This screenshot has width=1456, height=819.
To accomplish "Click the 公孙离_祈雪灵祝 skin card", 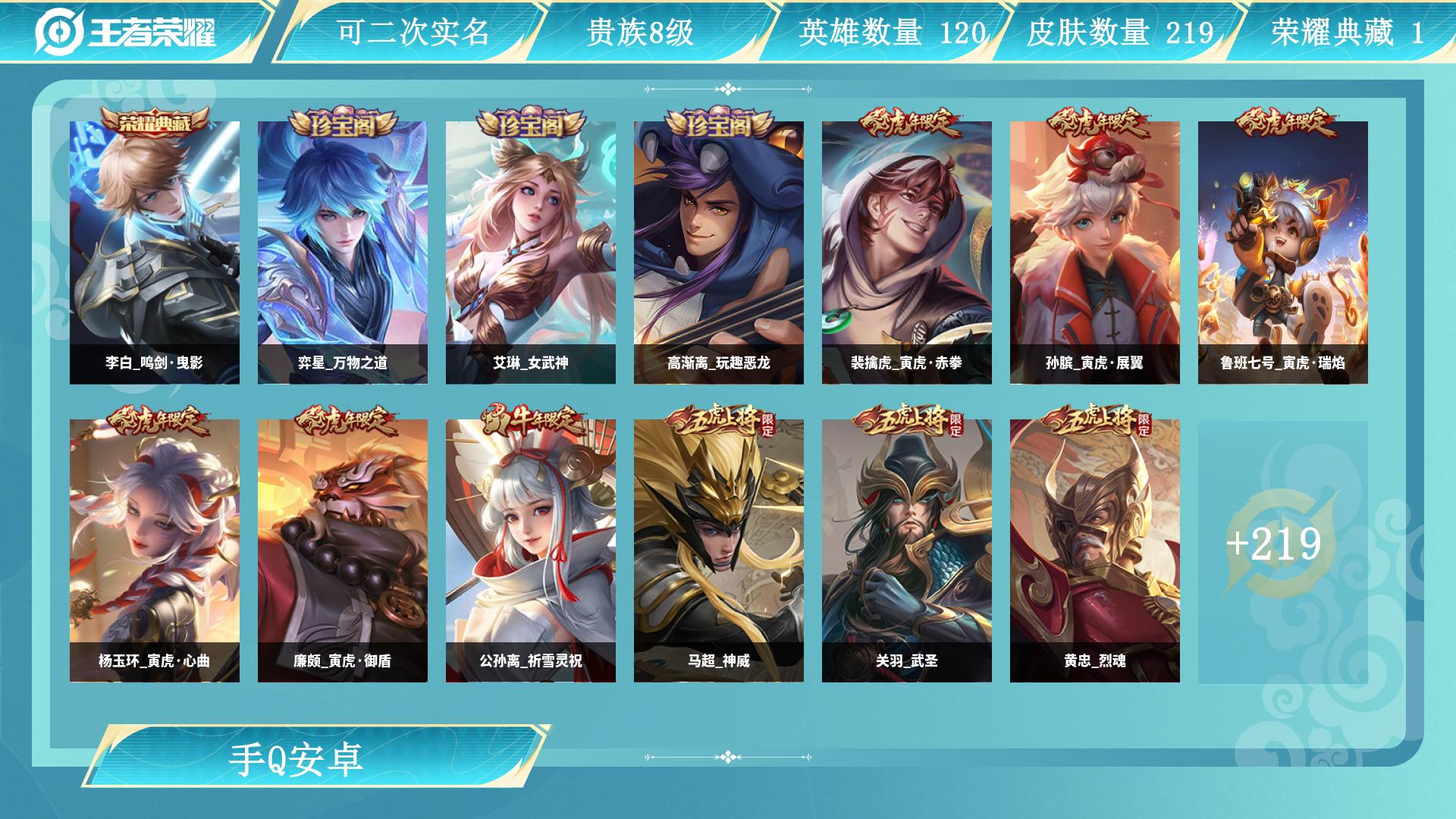I will click(x=531, y=551).
